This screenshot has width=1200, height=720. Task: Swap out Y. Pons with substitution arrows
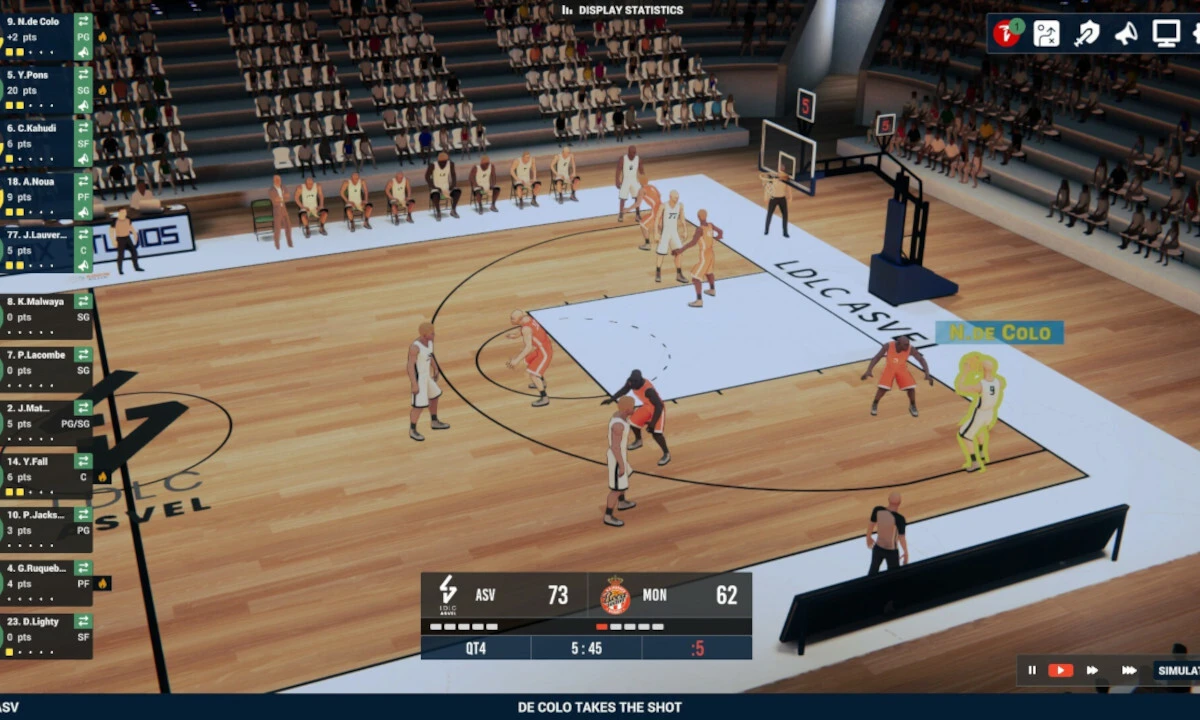[x=84, y=74]
